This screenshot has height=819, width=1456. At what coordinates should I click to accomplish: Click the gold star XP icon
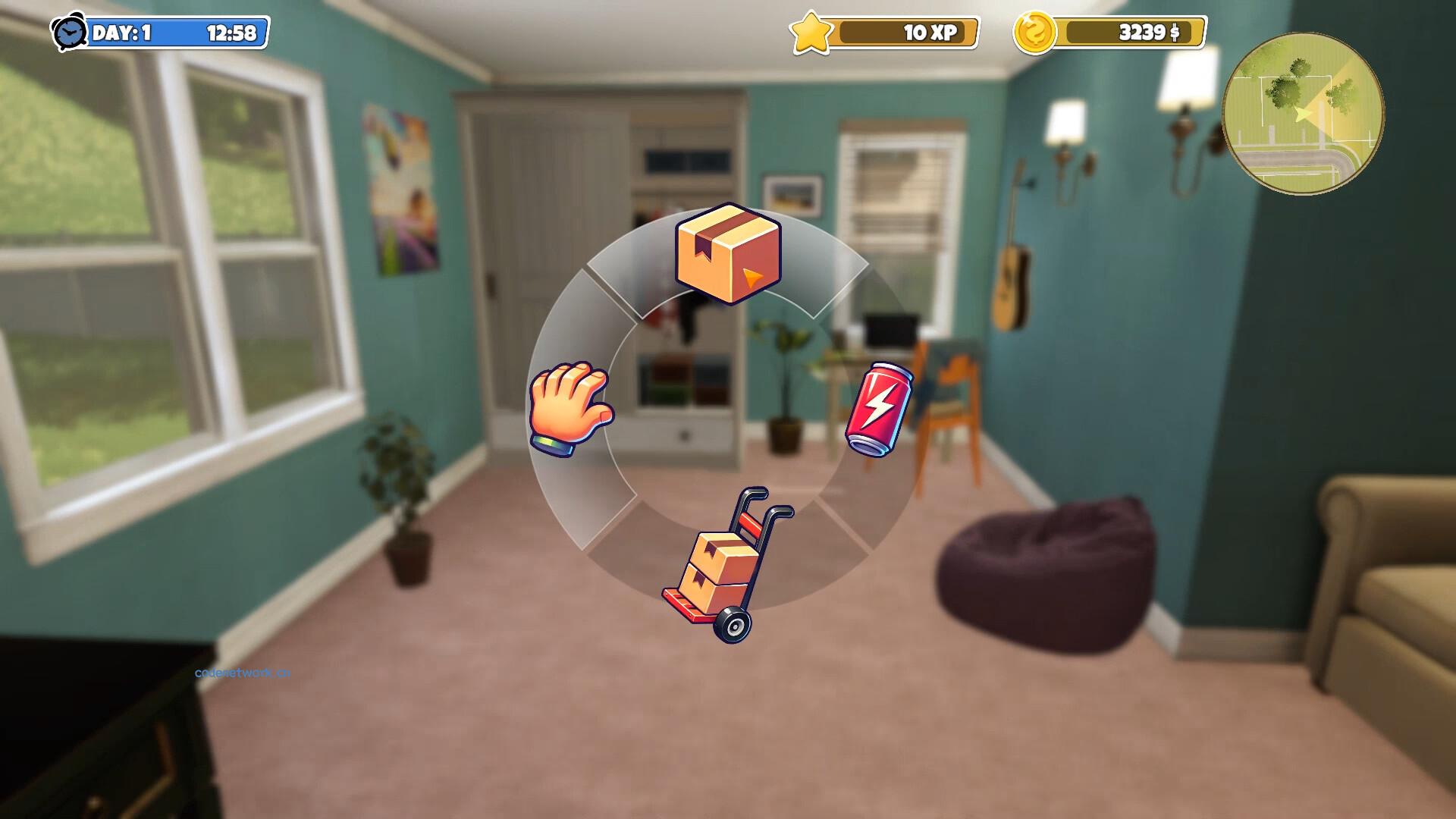click(811, 32)
